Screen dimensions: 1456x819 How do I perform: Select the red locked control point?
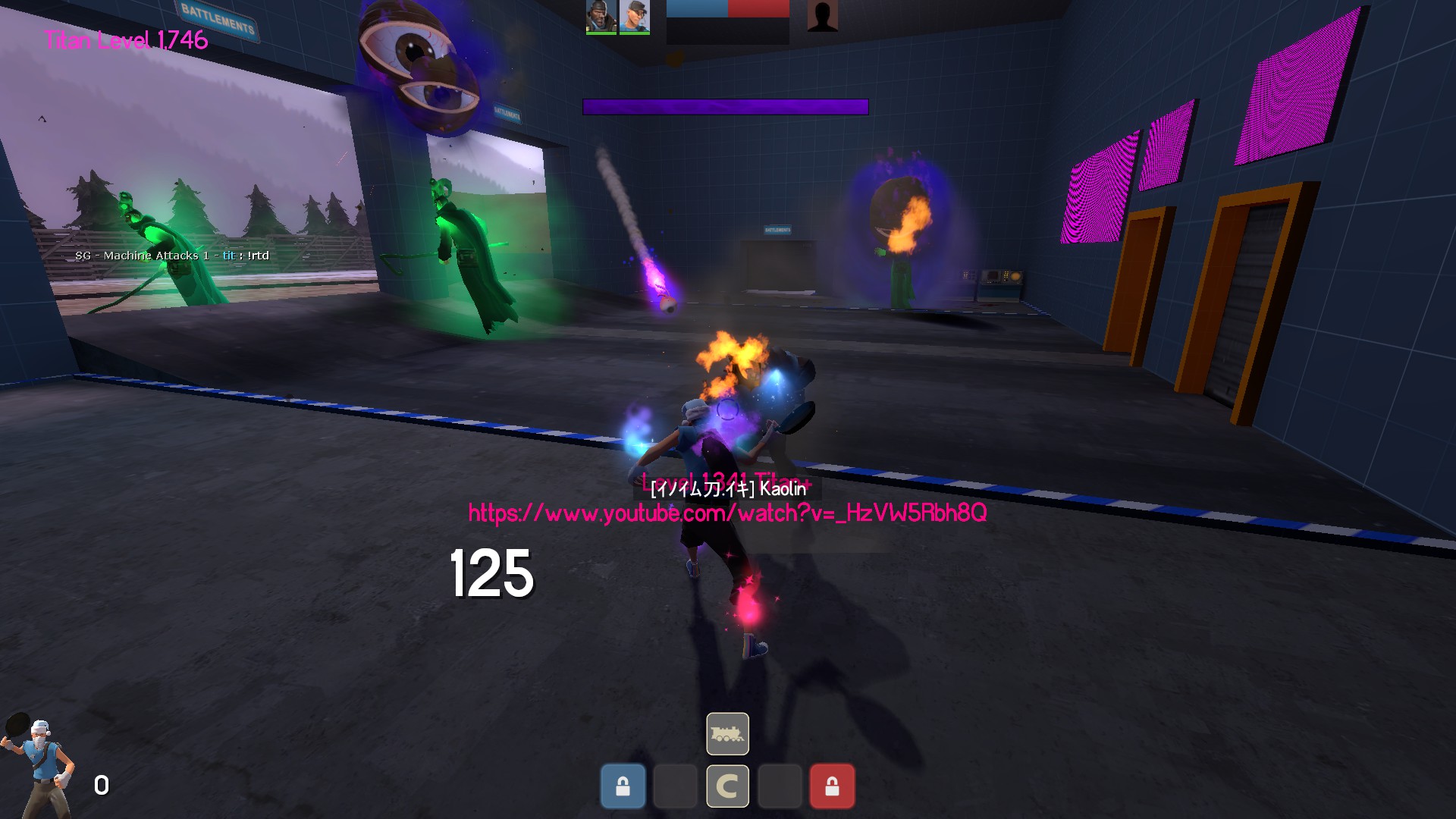832,786
